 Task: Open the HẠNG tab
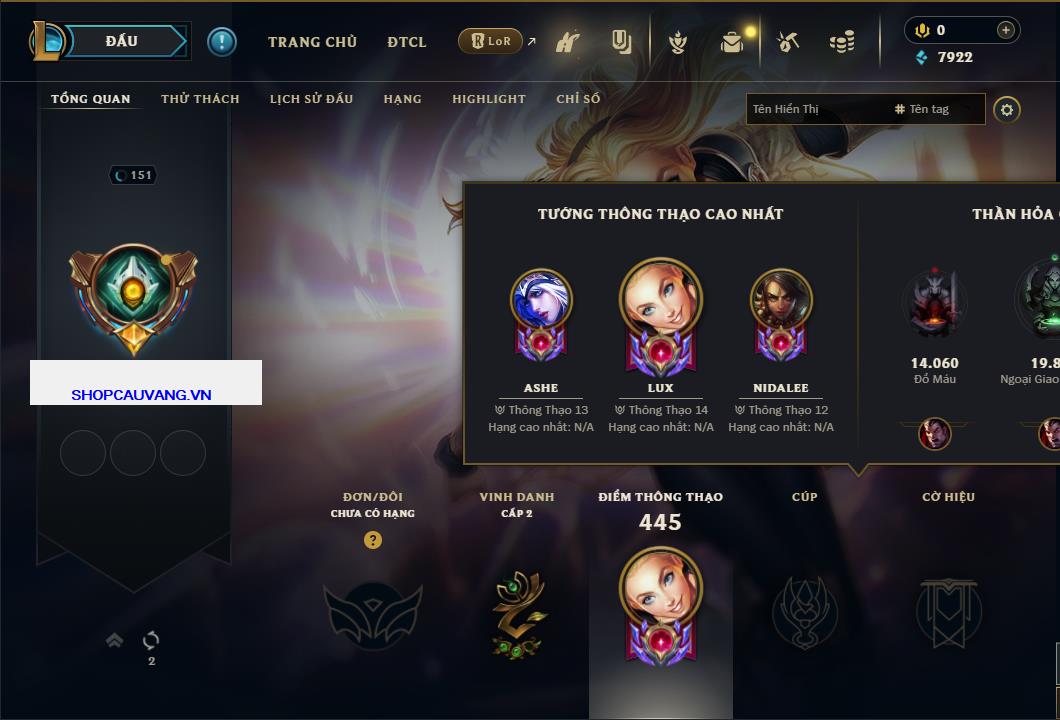[402, 99]
